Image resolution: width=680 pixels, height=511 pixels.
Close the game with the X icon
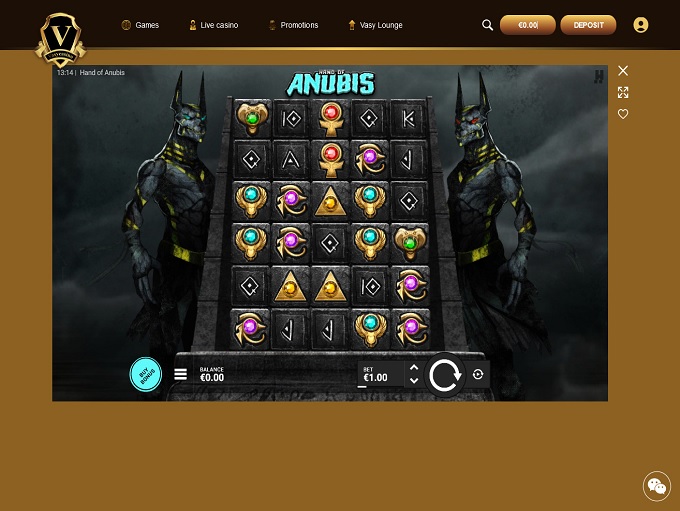coord(623,70)
